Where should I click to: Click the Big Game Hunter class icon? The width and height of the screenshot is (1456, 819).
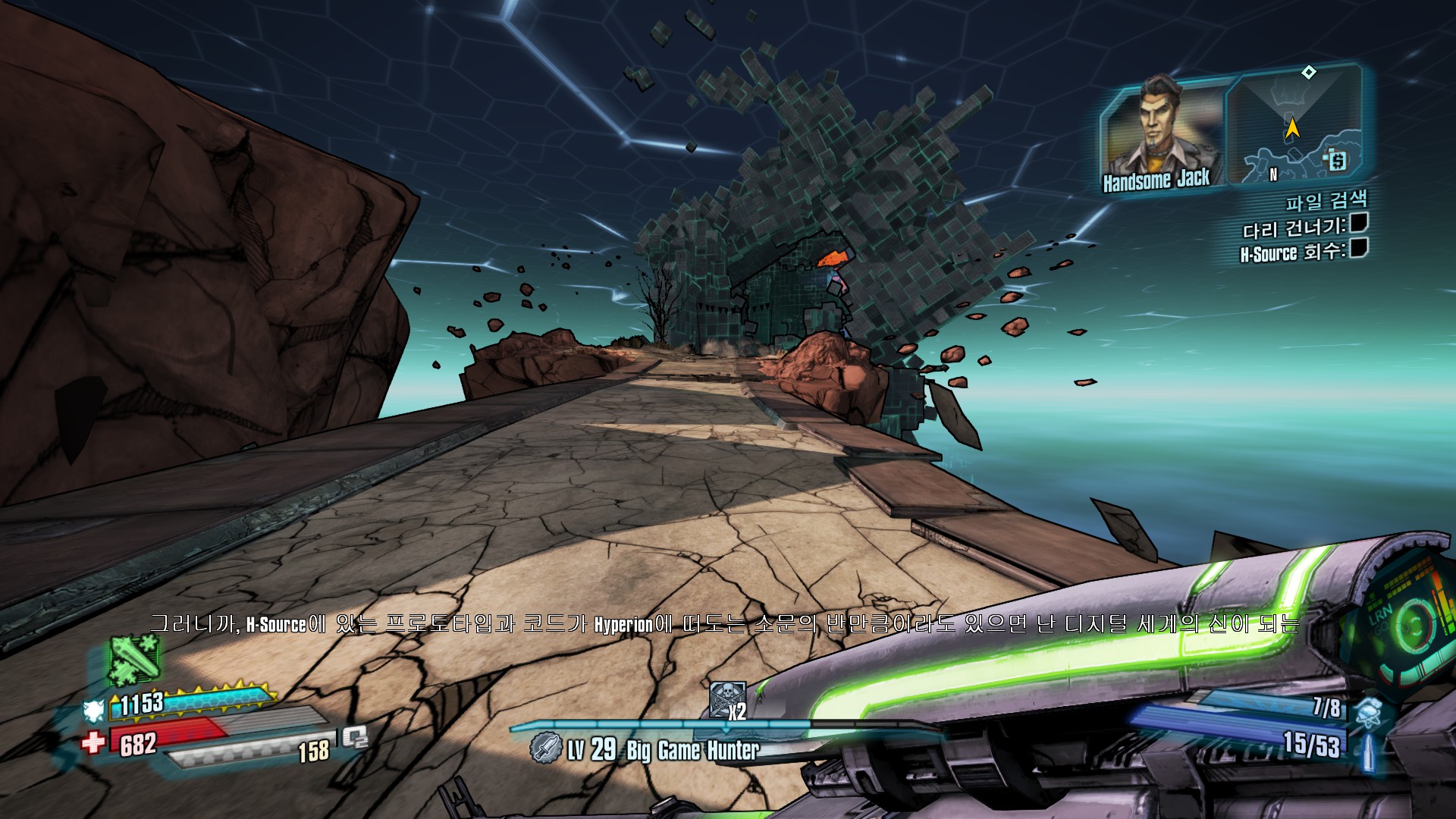coord(544,748)
